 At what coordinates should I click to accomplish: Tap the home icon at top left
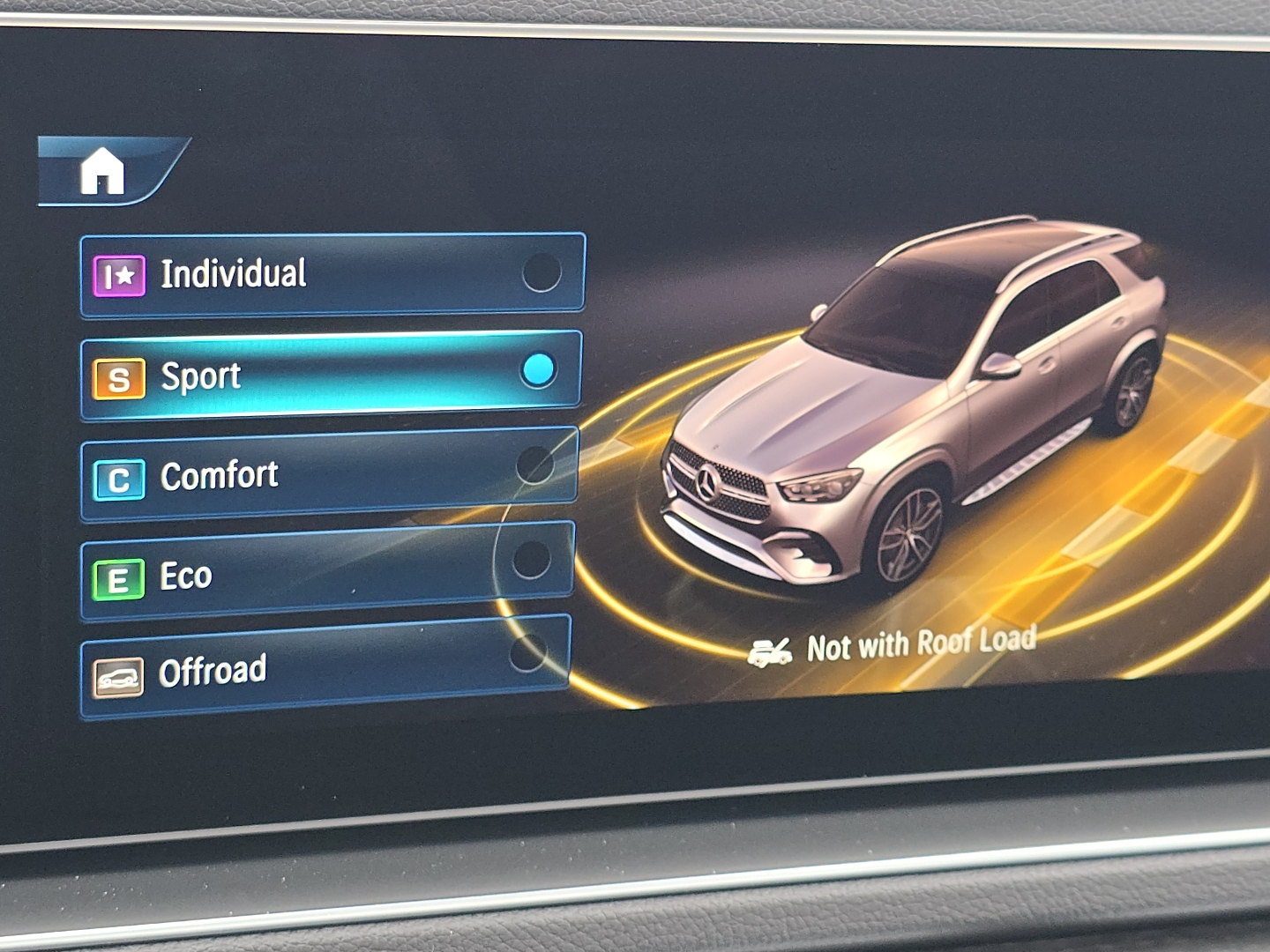click(102, 172)
